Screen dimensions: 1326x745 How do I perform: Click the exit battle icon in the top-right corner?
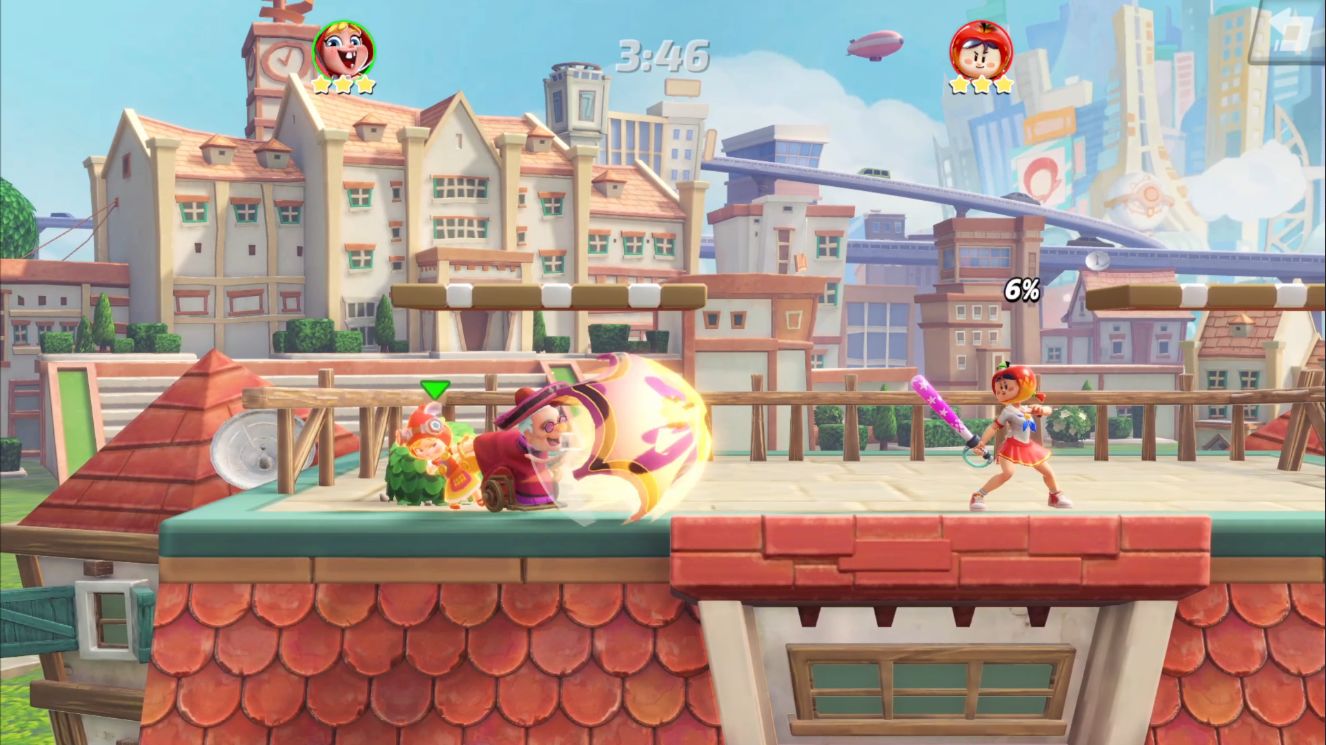click(1292, 29)
